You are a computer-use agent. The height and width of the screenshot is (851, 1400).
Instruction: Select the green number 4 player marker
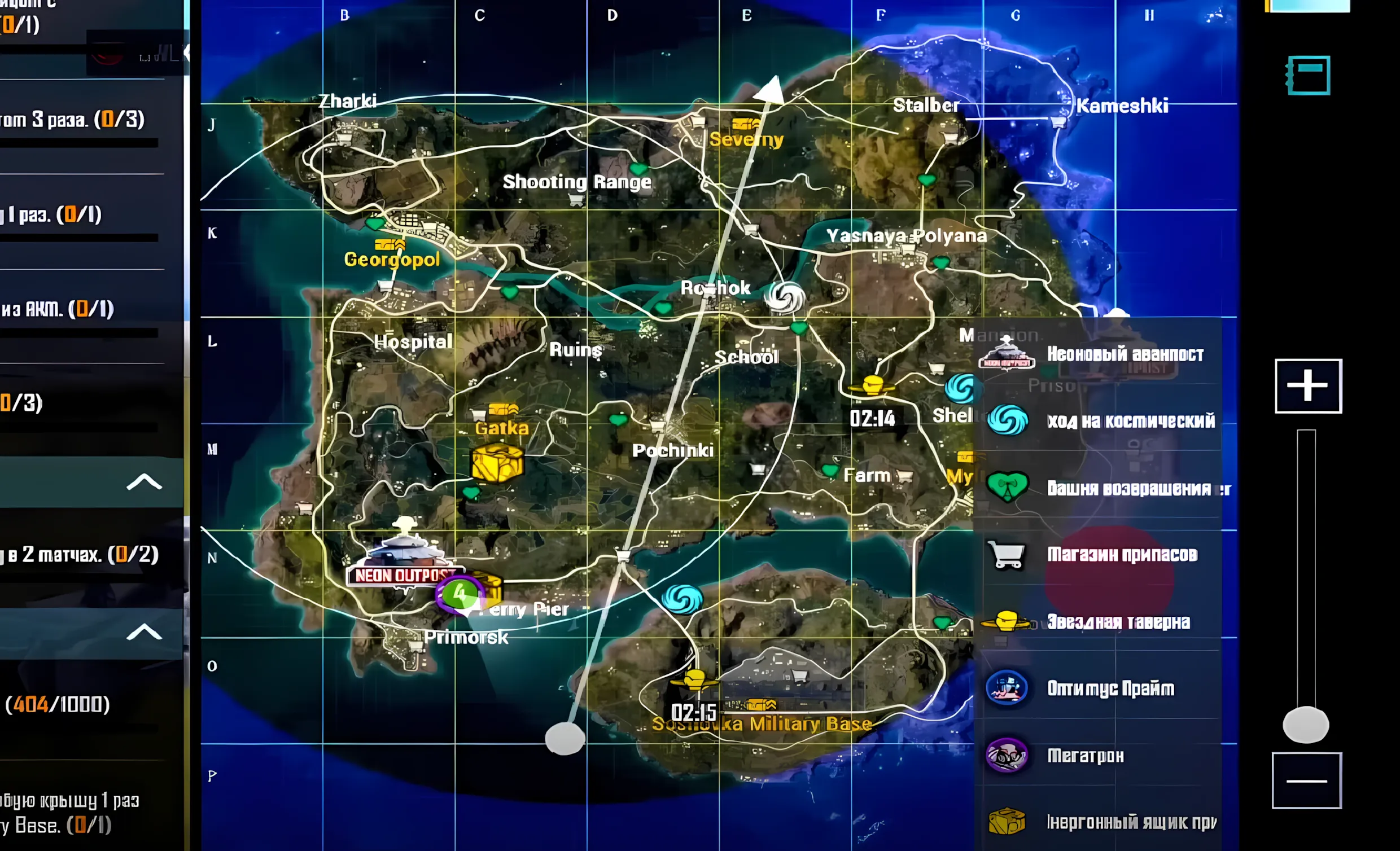pos(459,594)
